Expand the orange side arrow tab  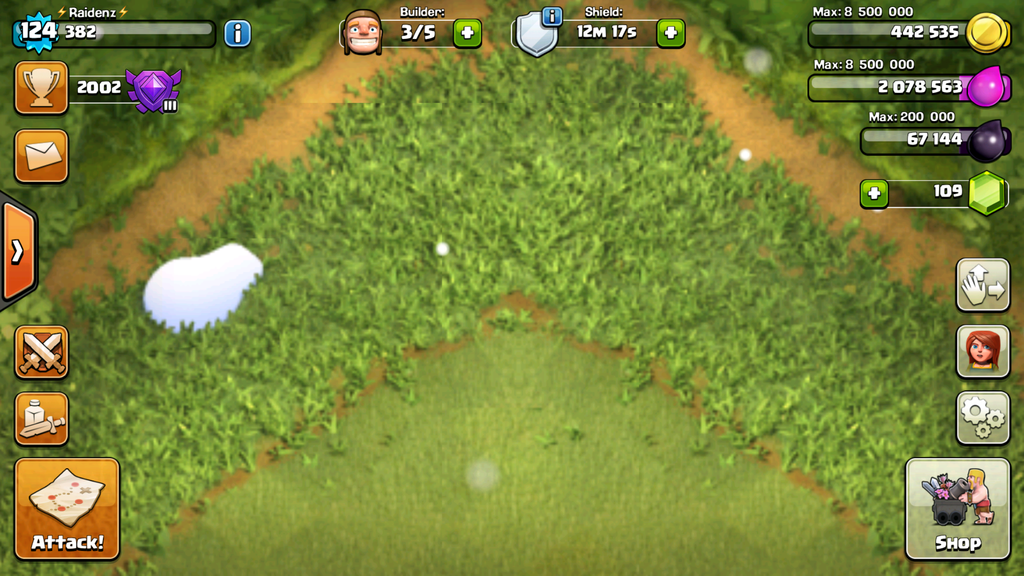17,251
